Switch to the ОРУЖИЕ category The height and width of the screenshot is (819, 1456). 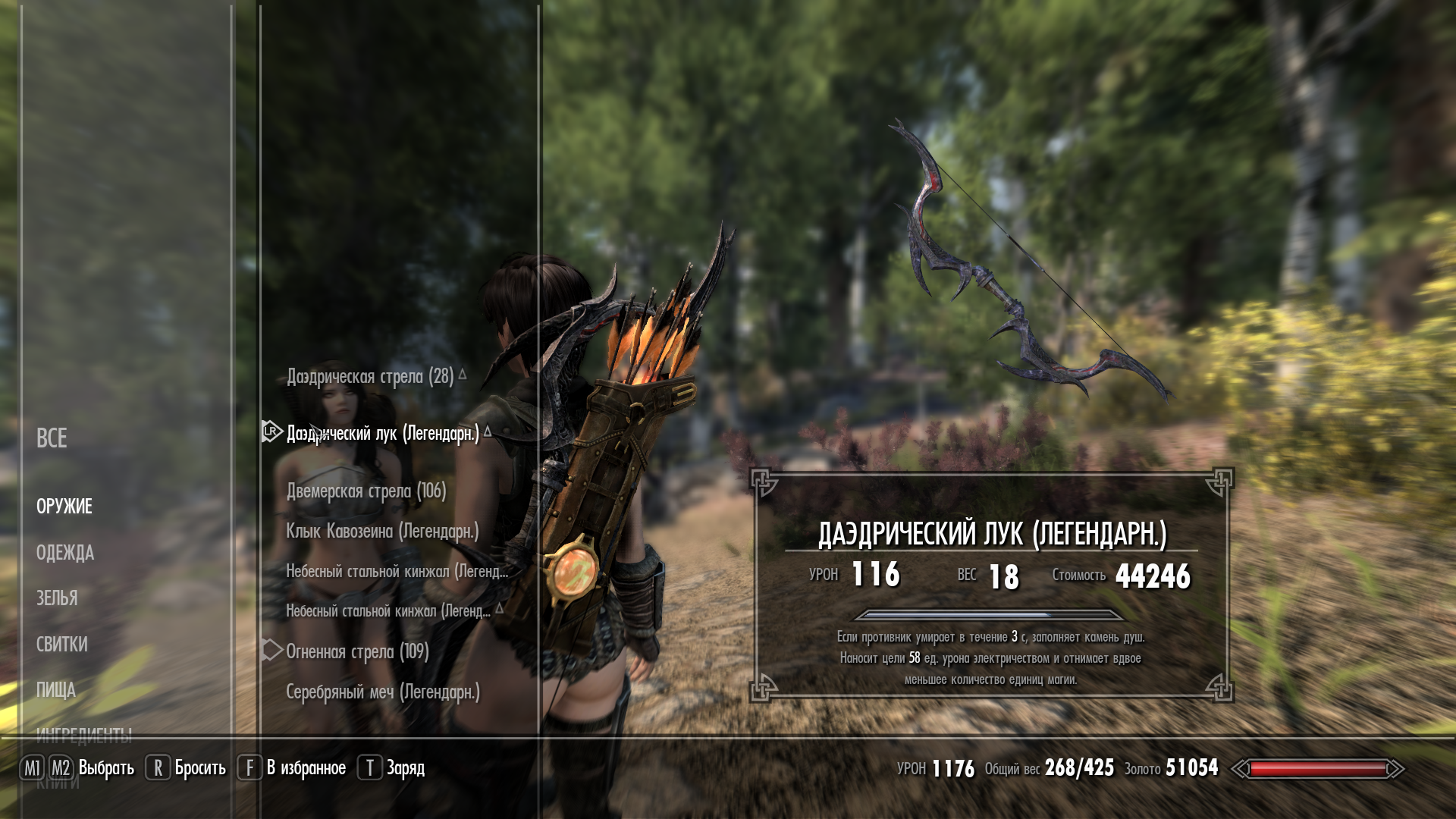64,507
